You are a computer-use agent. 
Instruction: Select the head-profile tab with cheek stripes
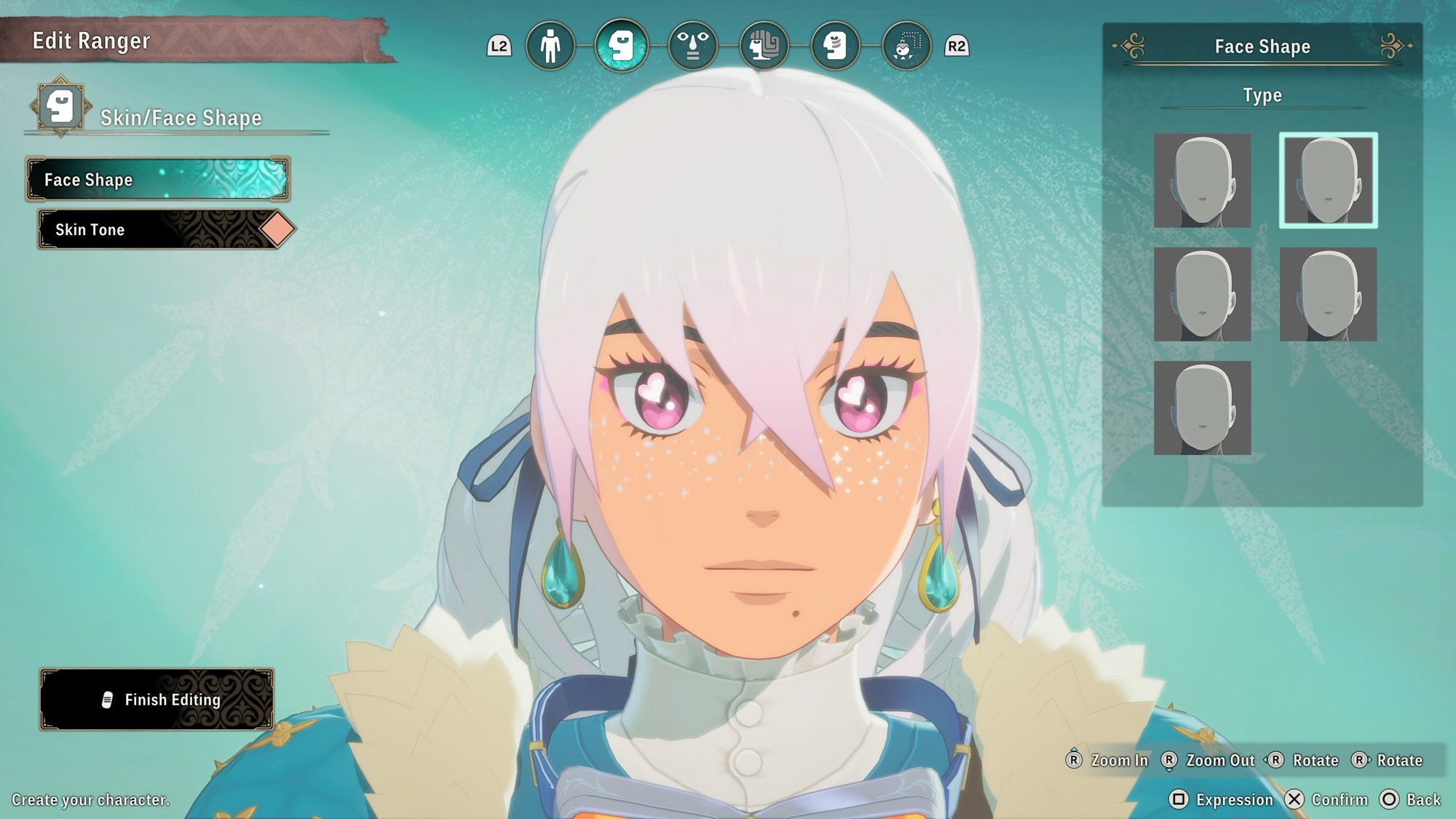point(835,46)
